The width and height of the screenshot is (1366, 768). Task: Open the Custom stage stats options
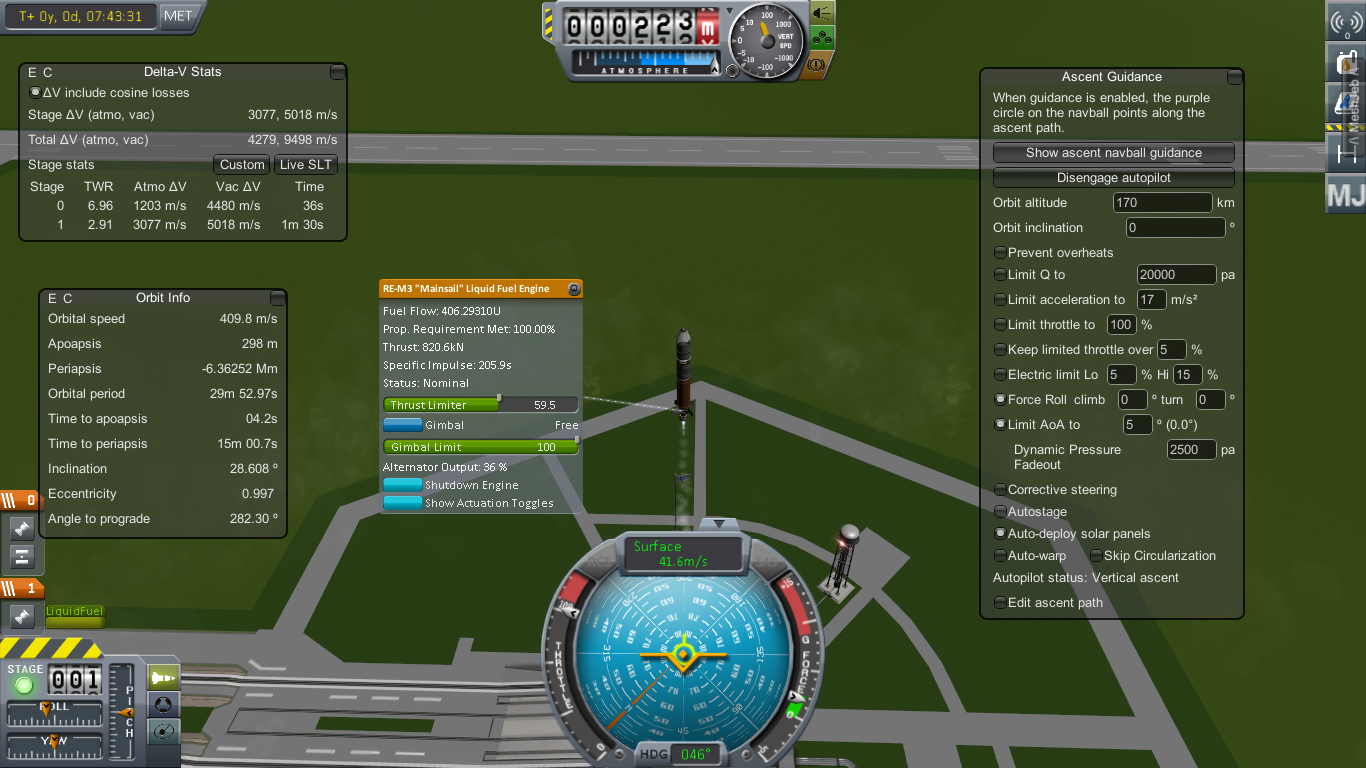[x=242, y=165]
